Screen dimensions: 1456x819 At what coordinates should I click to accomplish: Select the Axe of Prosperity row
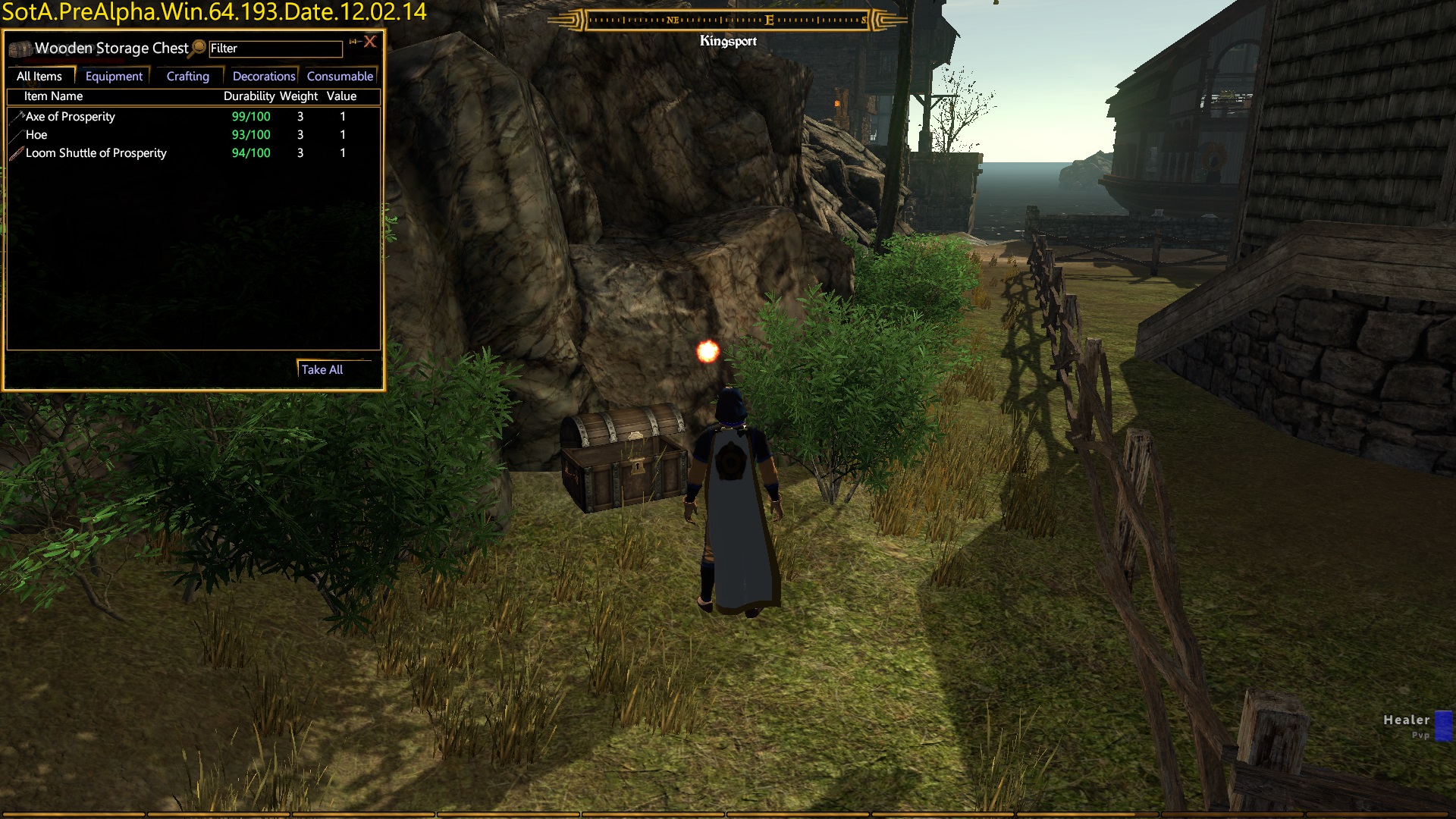coord(71,117)
